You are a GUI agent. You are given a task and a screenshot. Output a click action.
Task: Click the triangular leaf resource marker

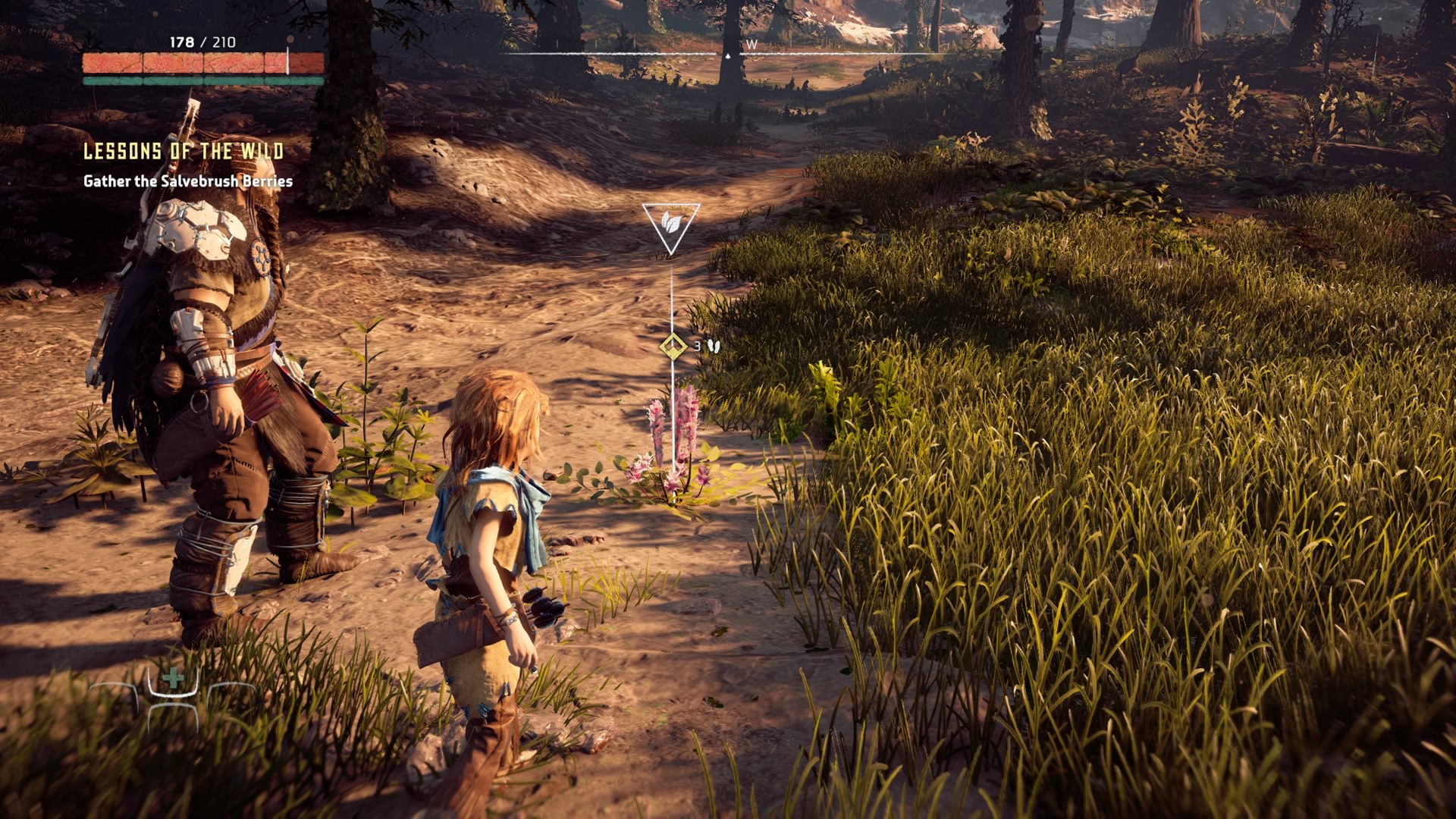click(x=670, y=224)
